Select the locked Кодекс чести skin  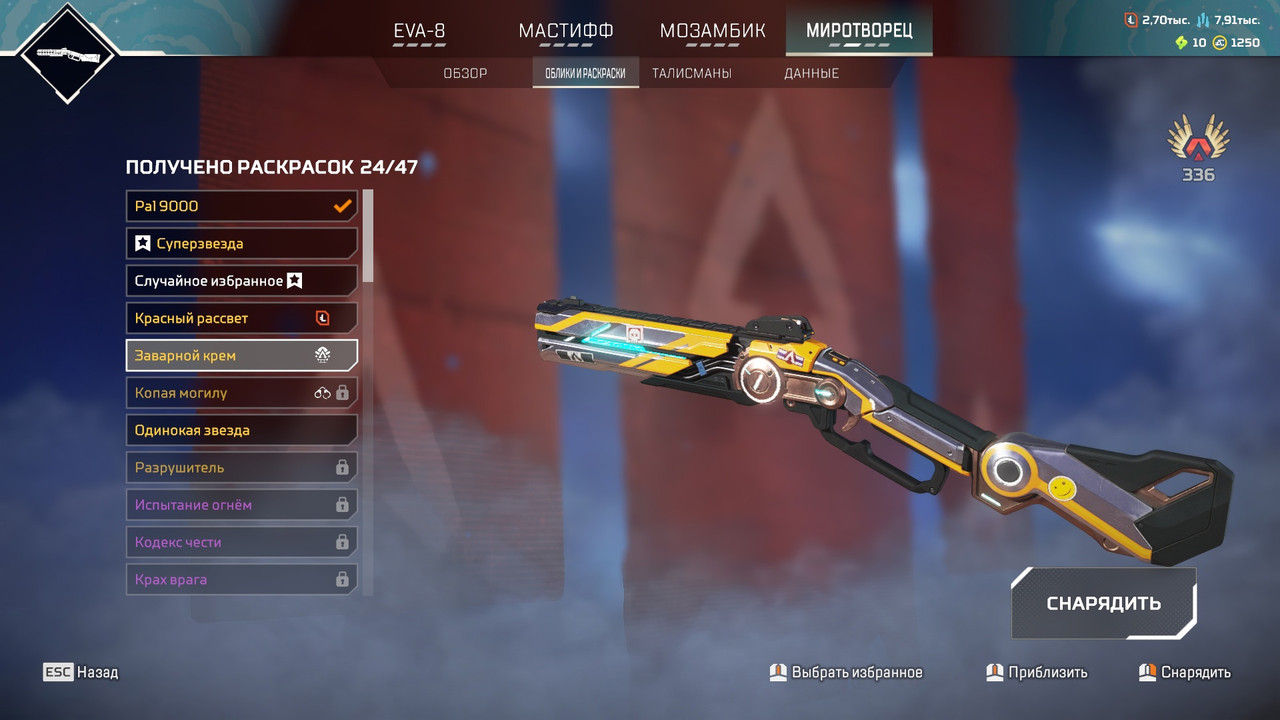pos(242,542)
